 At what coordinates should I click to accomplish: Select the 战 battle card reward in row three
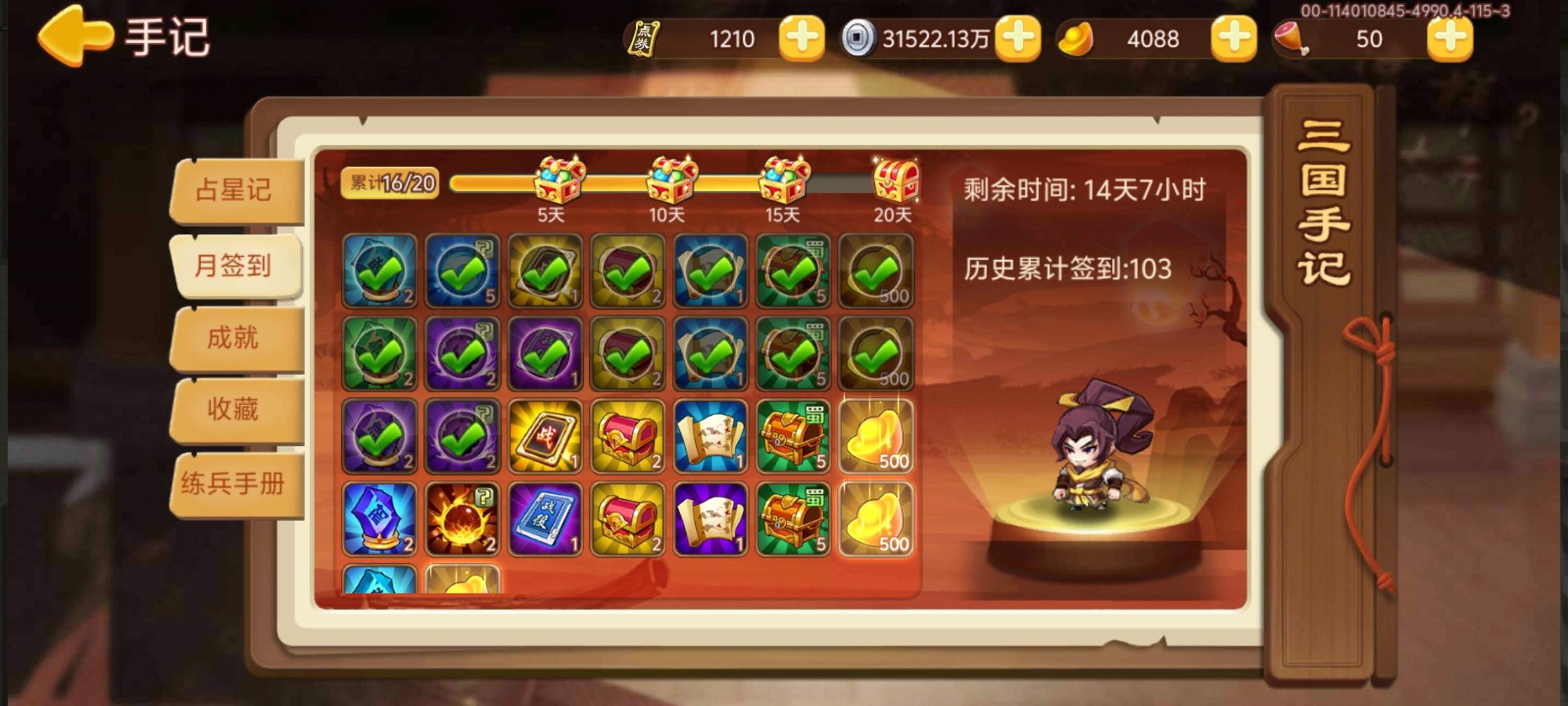click(x=545, y=437)
